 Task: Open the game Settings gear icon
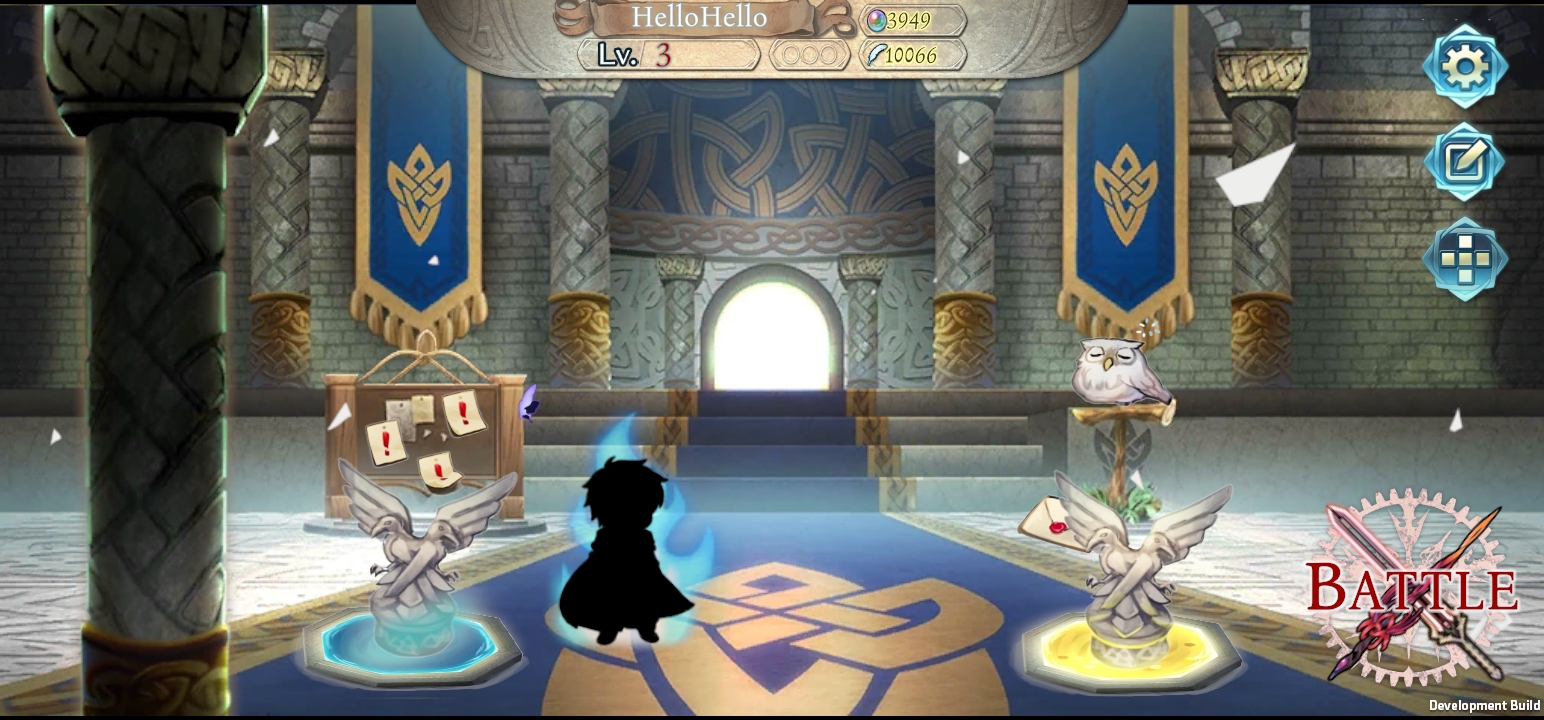pos(1464,65)
